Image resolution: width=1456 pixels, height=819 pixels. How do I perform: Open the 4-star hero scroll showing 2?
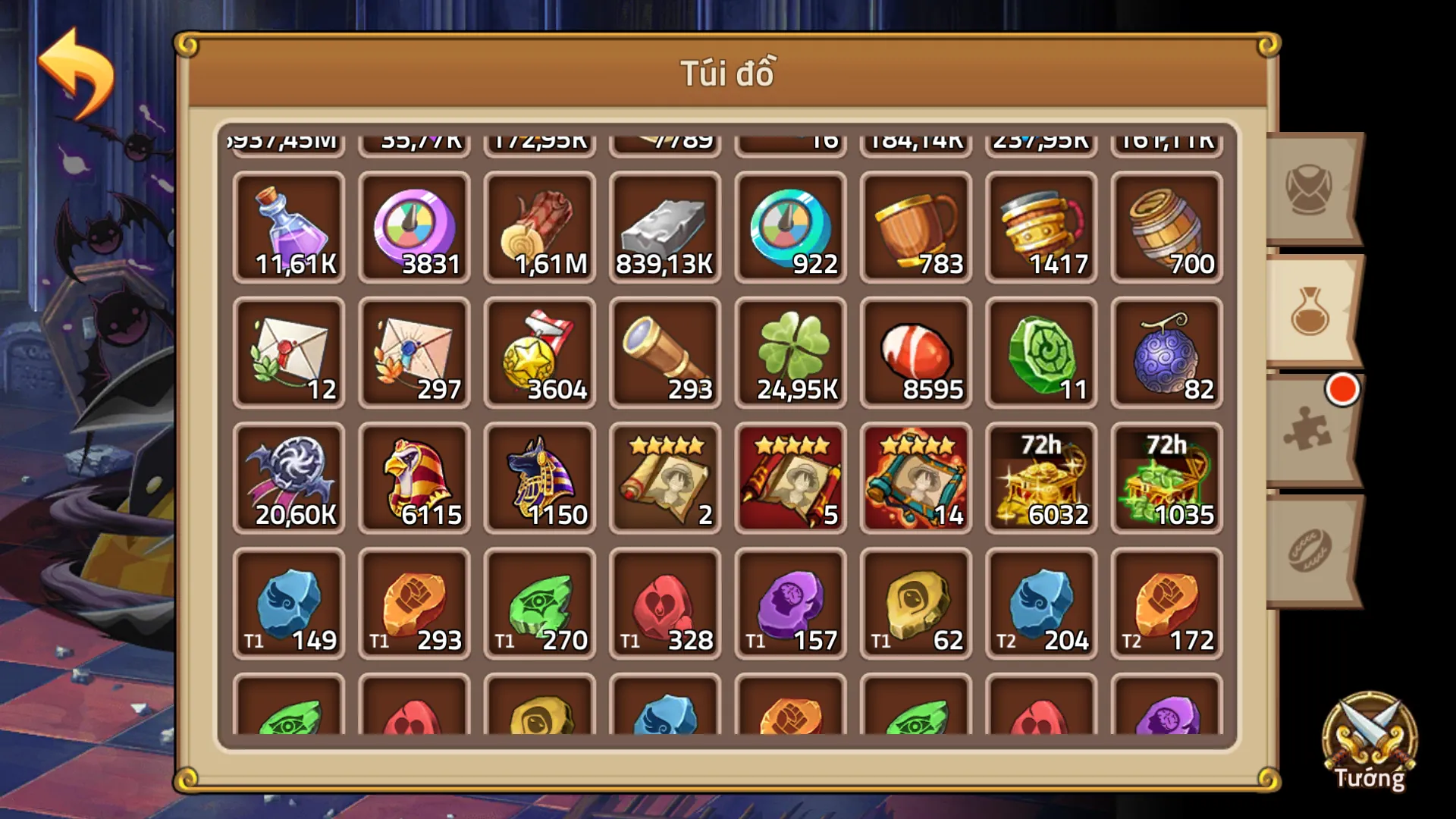(x=664, y=478)
